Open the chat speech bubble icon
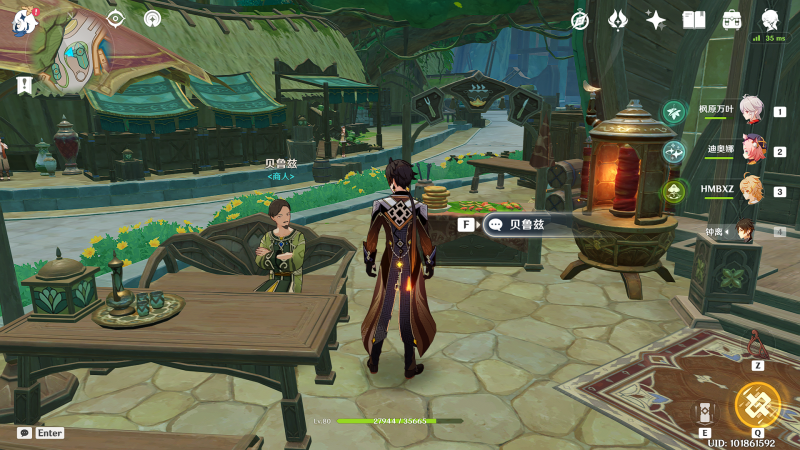 coord(24,433)
